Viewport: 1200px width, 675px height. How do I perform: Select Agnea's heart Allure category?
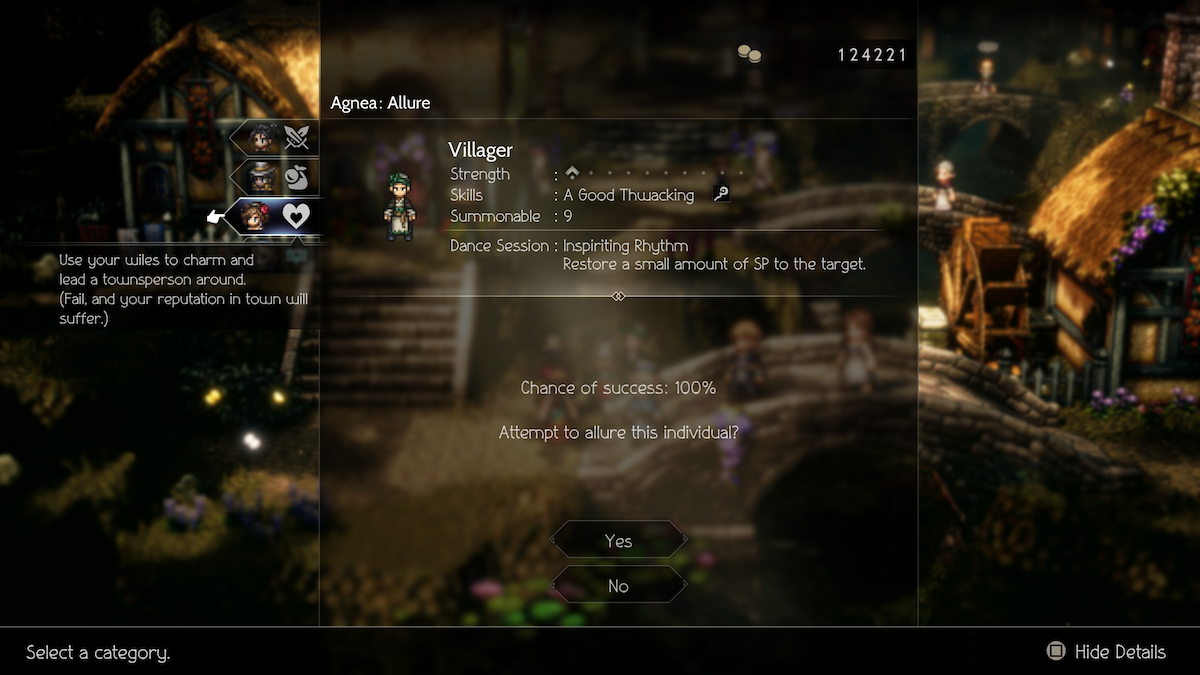pyautogui.click(x=276, y=215)
